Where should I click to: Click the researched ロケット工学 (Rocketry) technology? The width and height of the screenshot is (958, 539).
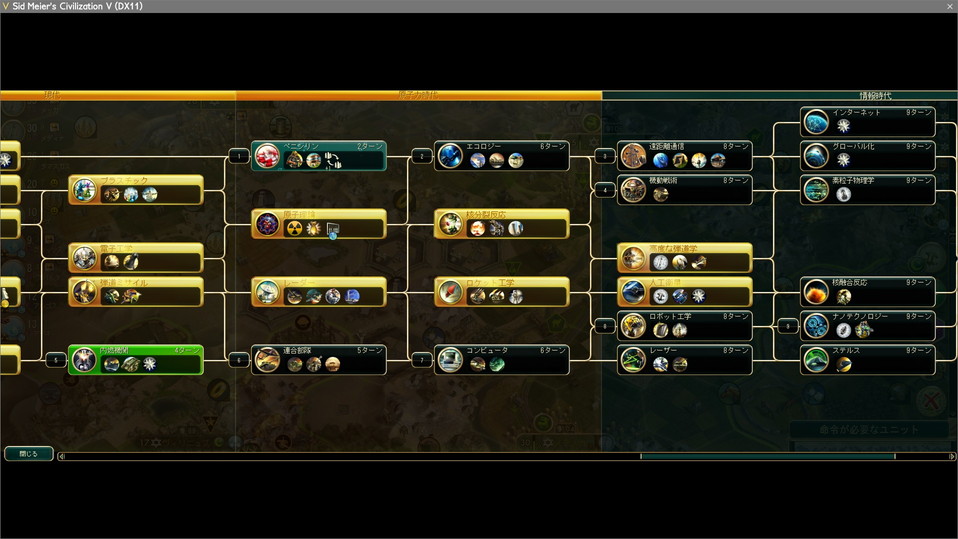coord(502,291)
